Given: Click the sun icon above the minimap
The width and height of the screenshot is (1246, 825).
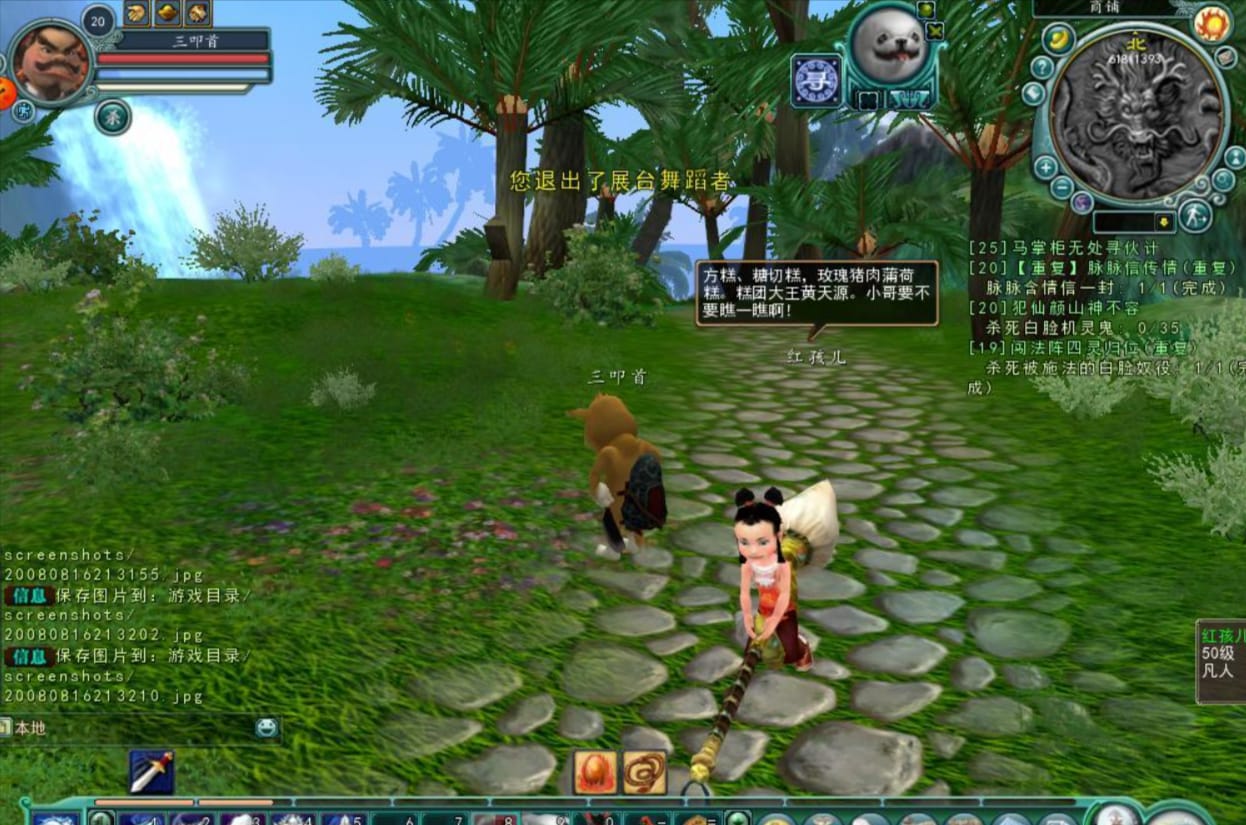Looking at the screenshot, I should tap(1211, 22).
